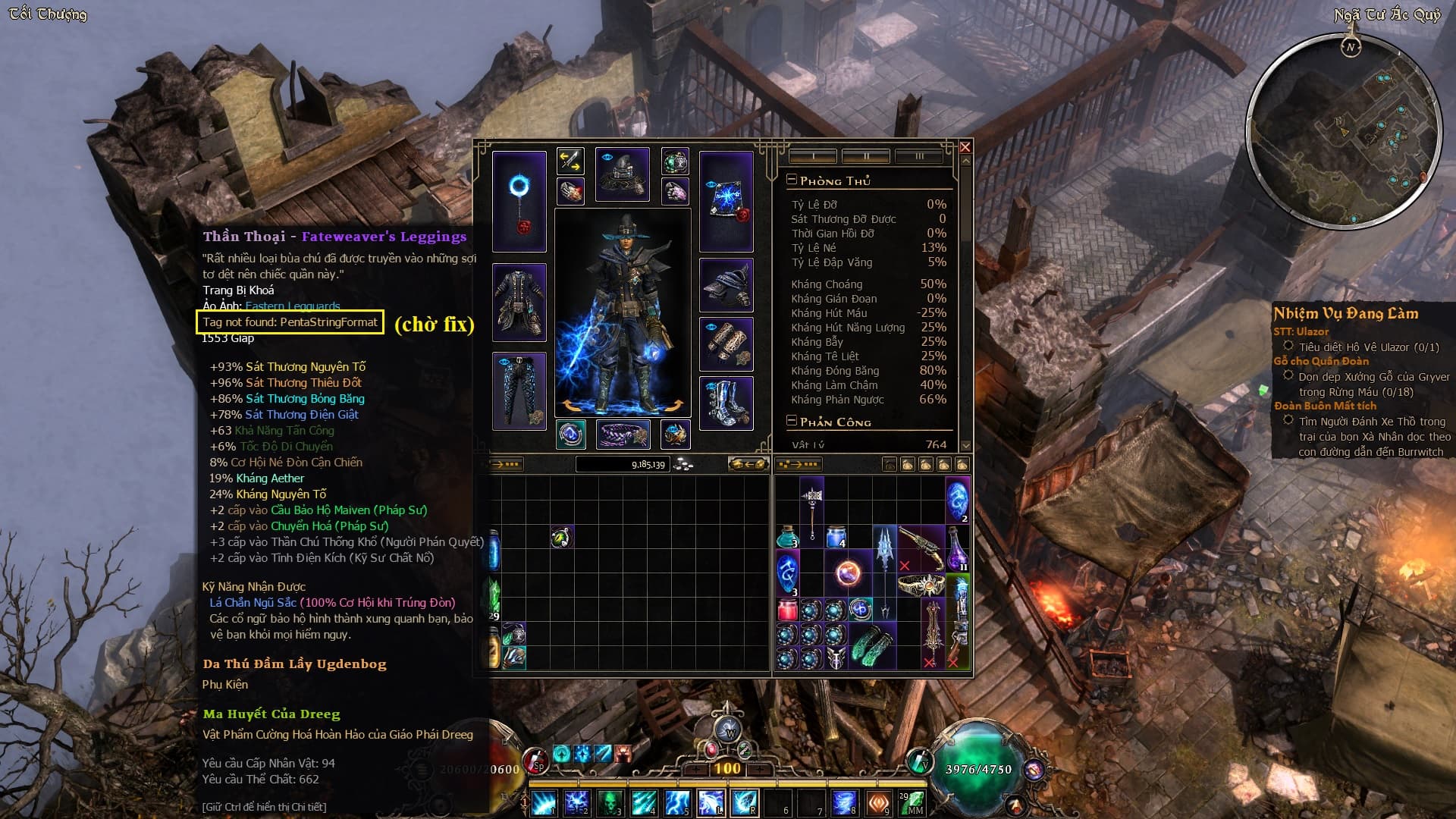Select the equipped blue lightning tome off-hand
This screenshot has width=1456, height=819.
[x=726, y=201]
